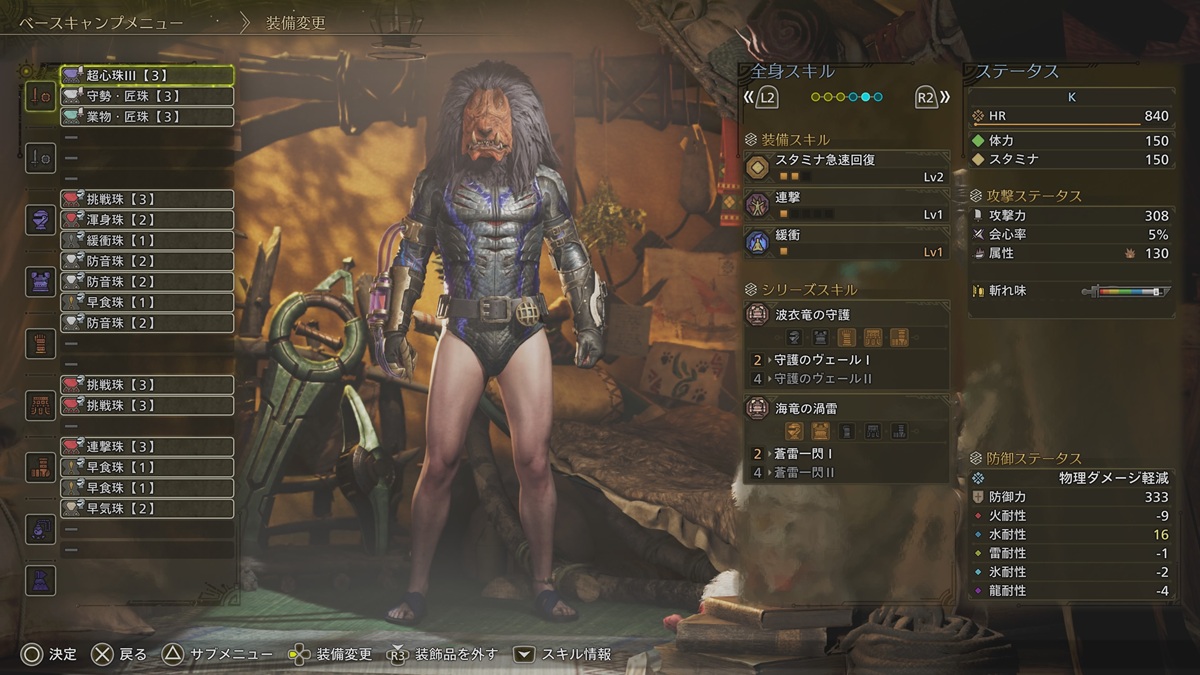The height and width of the screenshot is (675, 1200).
Task: Select the 超心珠III decoration slot
Action: click(x=147, y=75)
